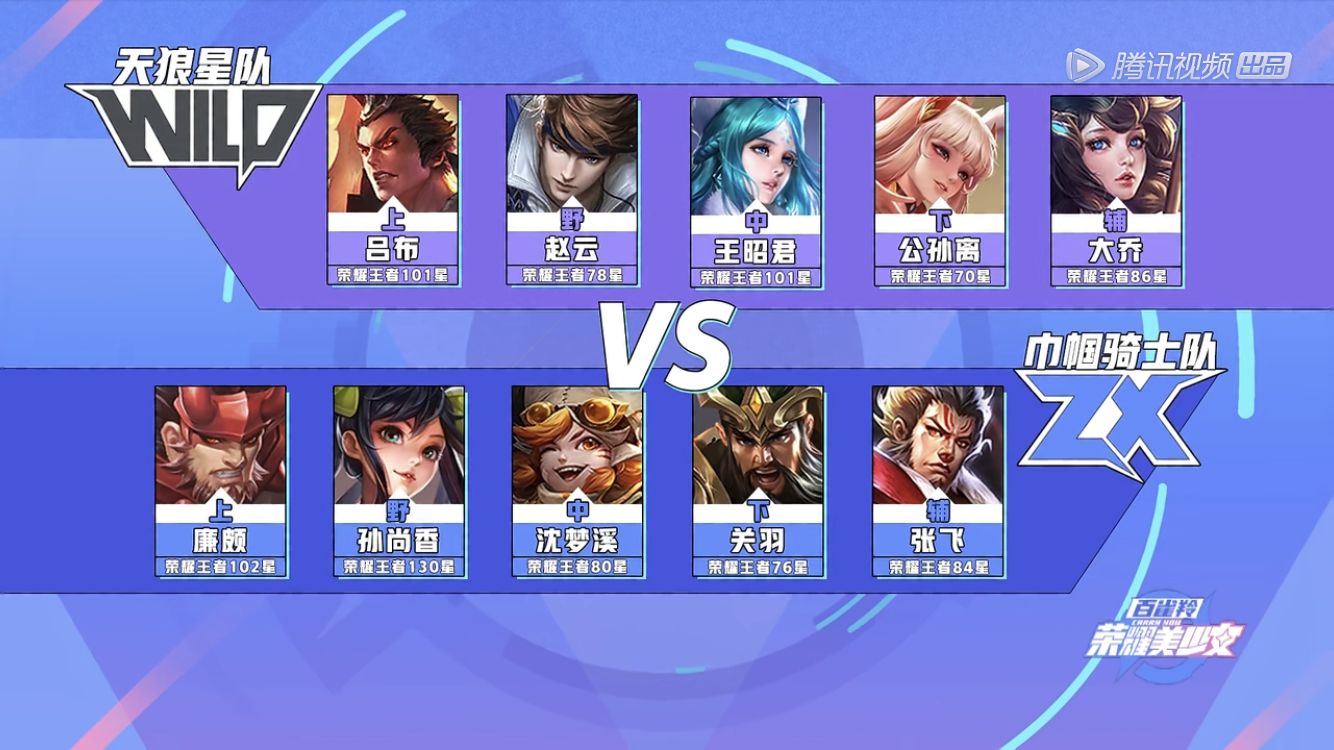Select the 廉颇 top lane hero card
Viewport: 1334px width, 750px height.
(220, 481)
